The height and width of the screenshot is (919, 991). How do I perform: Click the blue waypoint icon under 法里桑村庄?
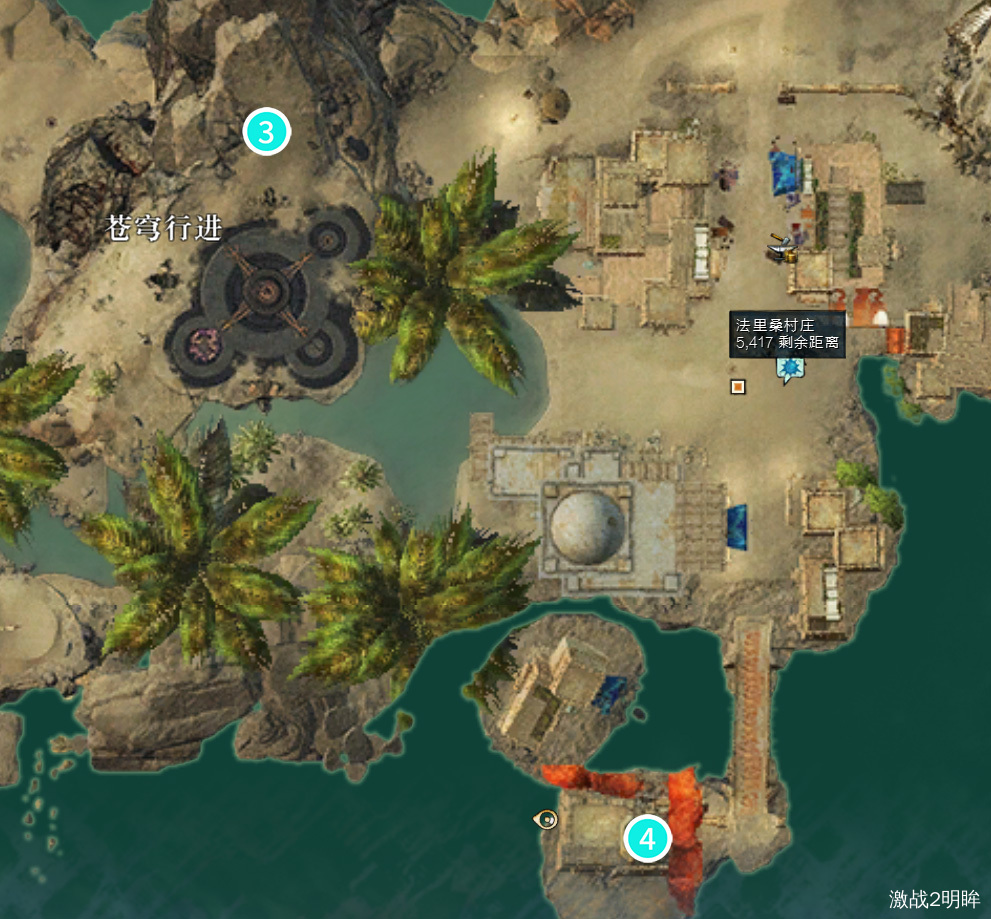point(790,370)
